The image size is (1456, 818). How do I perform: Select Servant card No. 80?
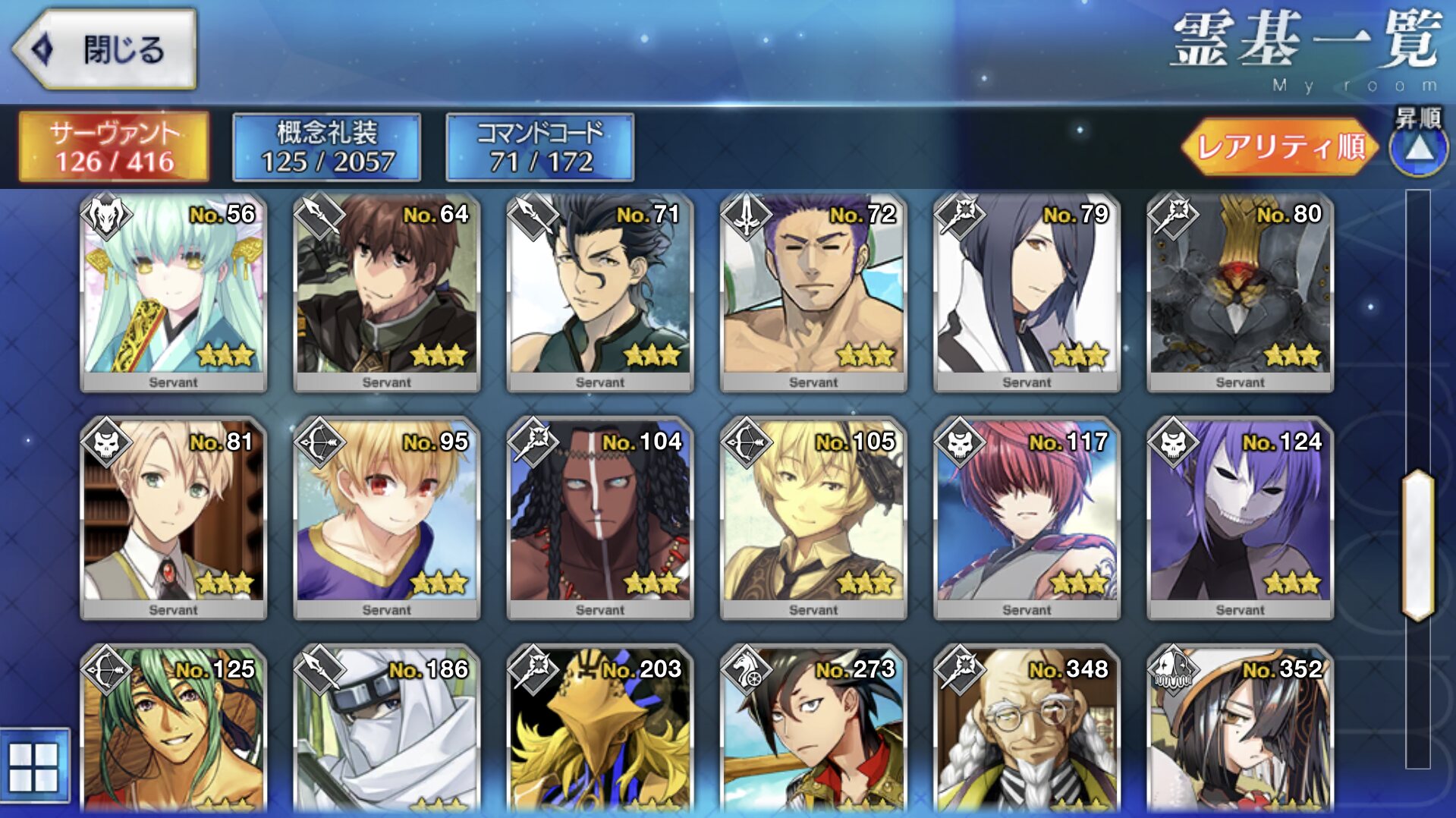[x=1240, y=292]
